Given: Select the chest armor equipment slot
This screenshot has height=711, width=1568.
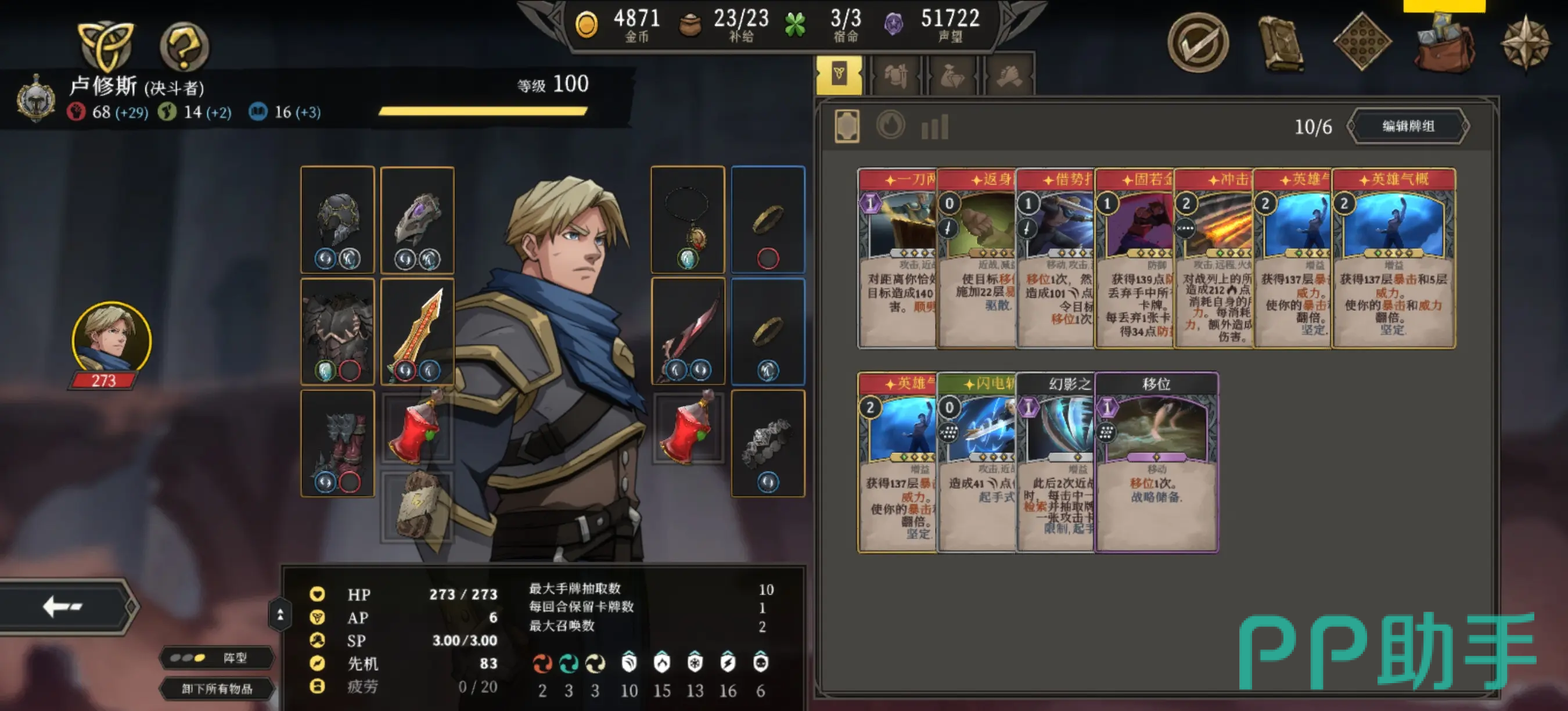Looking at the screenshot, I should (337, 332).
